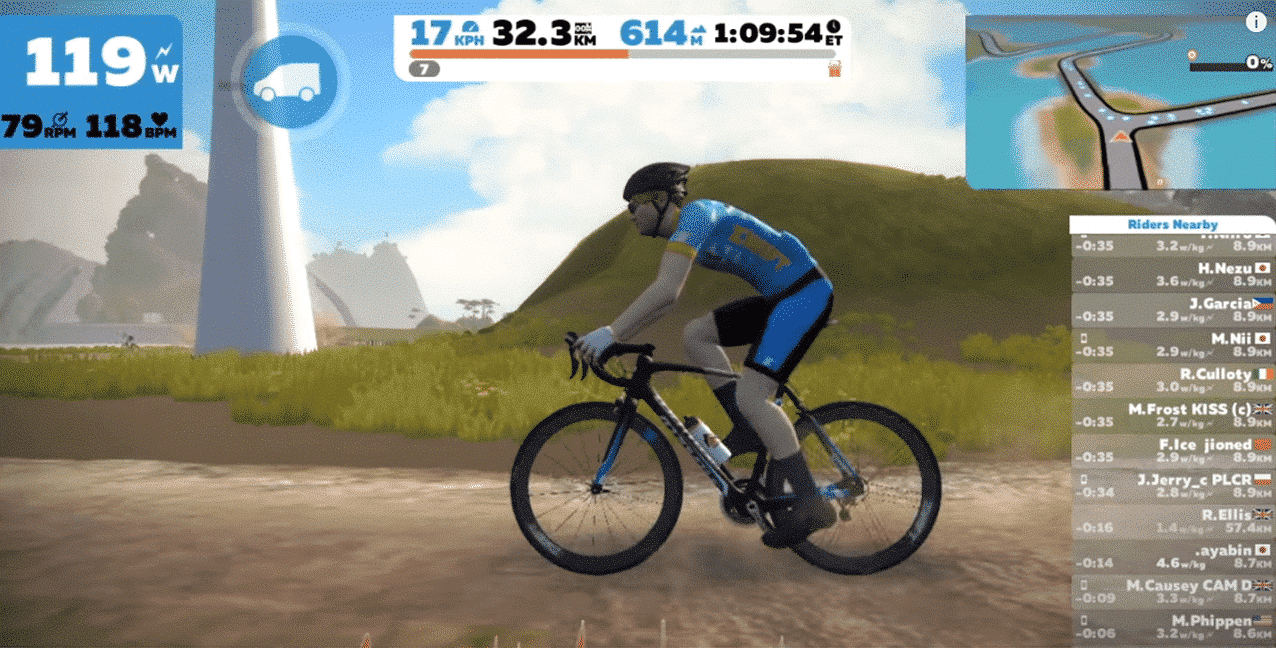This screenshot has height=648, width=1276.
Task: Choose M.Causey CAM D rider entry
Action: 1172,591
